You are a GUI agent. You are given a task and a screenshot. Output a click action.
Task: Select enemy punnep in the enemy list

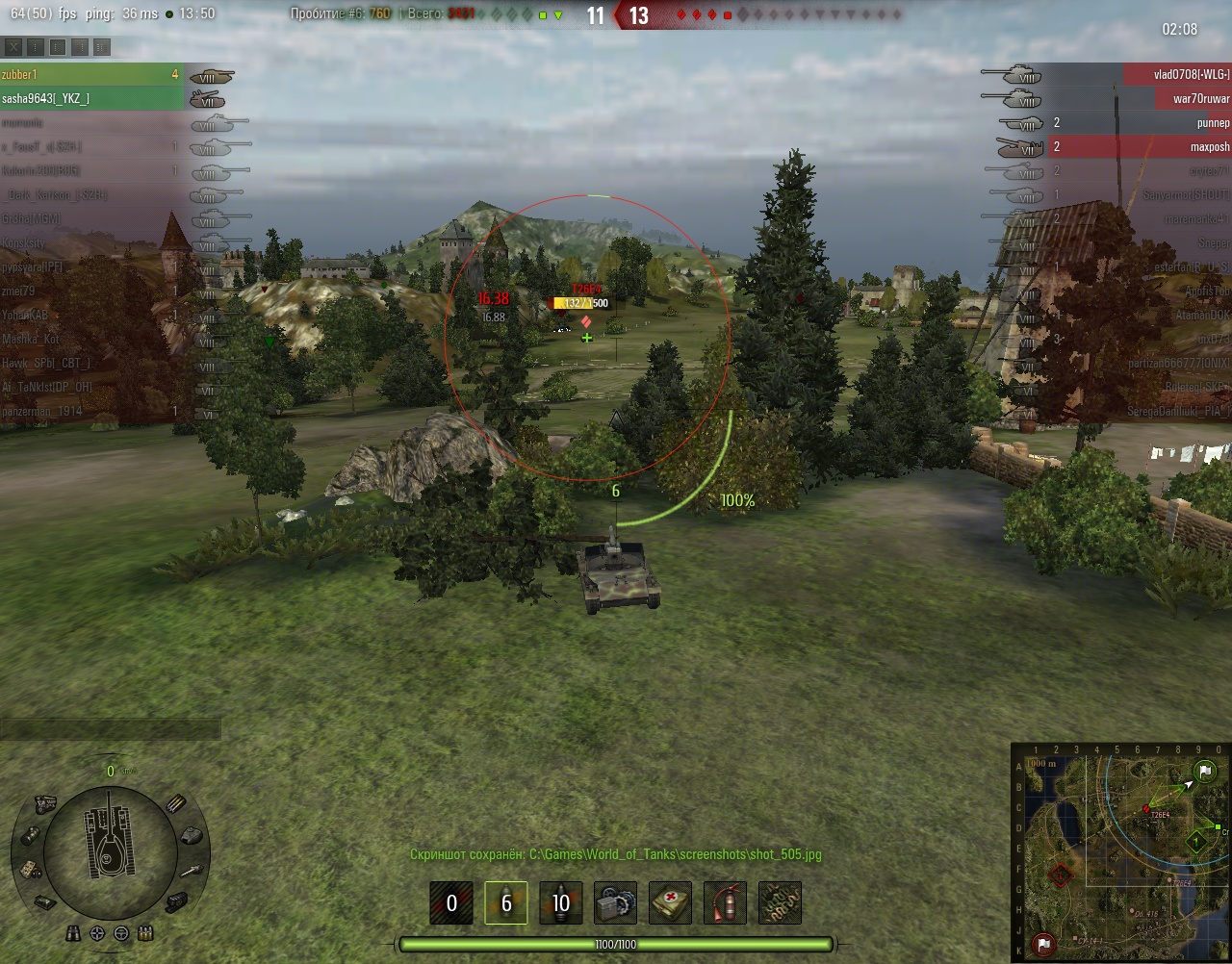[1176, 122]
